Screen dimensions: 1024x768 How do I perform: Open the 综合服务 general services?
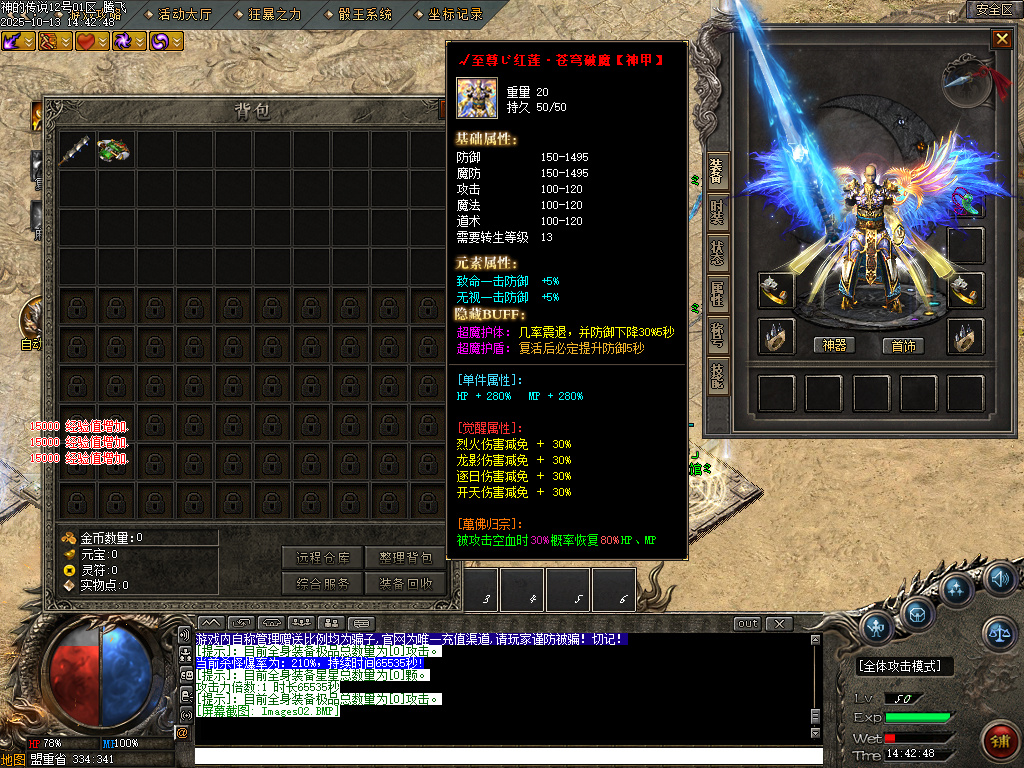coord(323,584)
